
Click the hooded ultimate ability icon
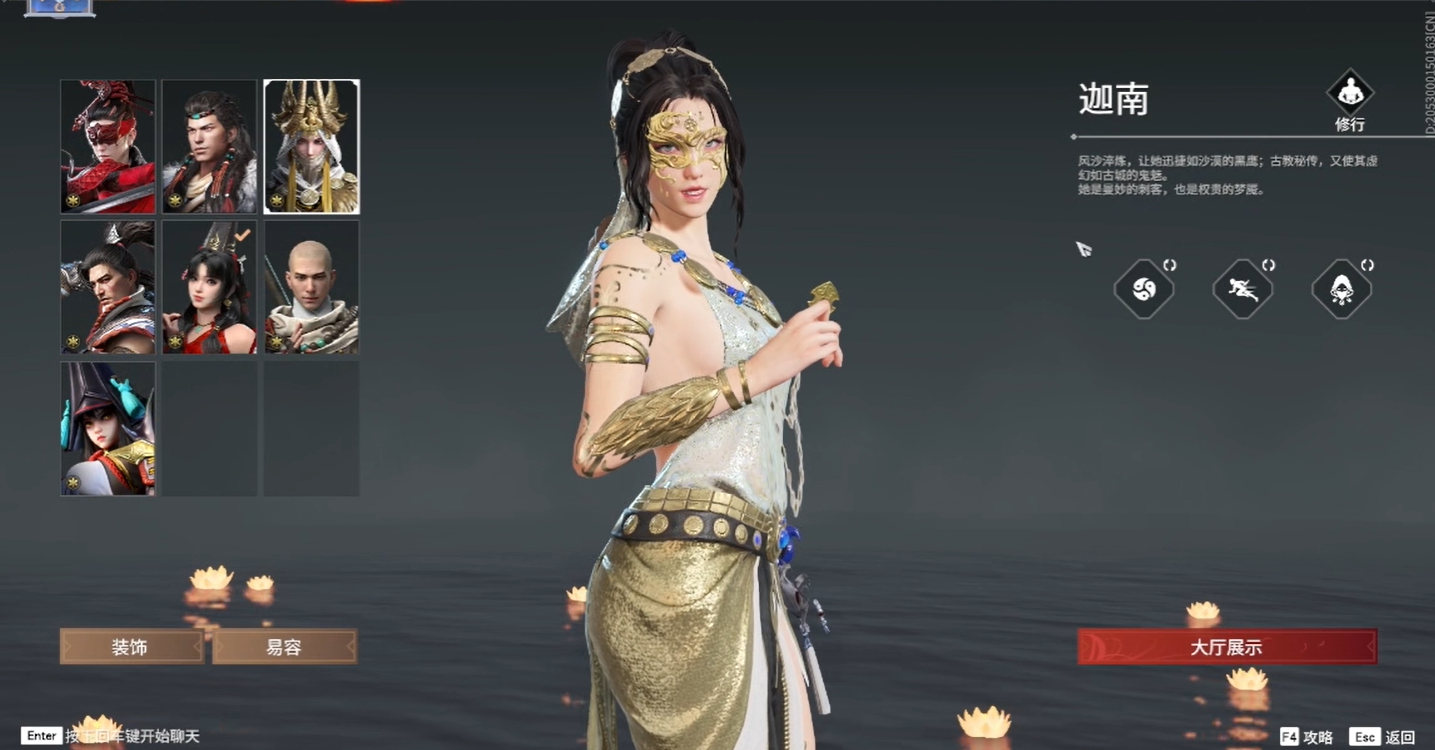click(x=1341, y=288)
